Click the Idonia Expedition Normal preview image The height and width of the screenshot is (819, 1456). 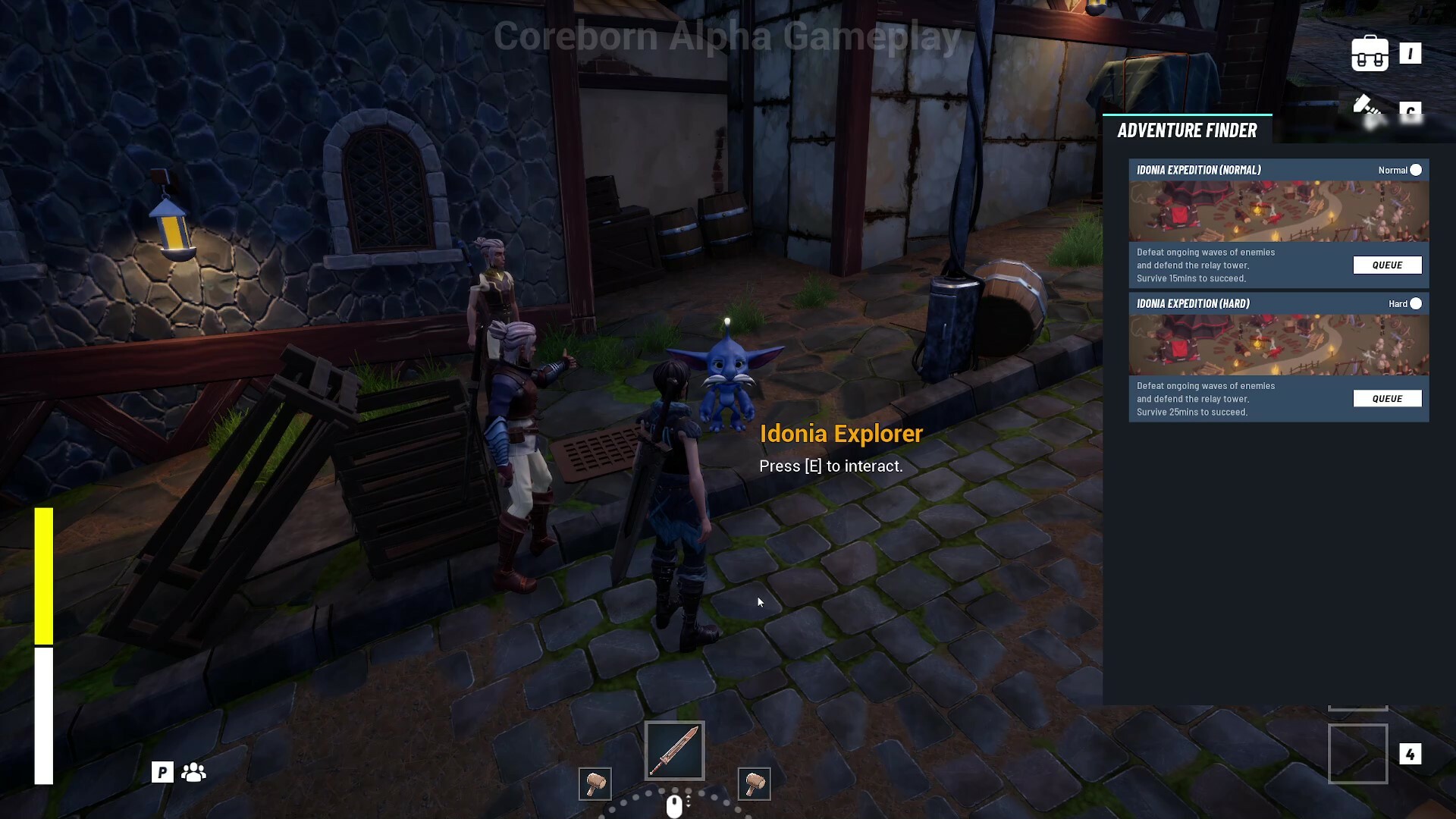point(1278,212)
